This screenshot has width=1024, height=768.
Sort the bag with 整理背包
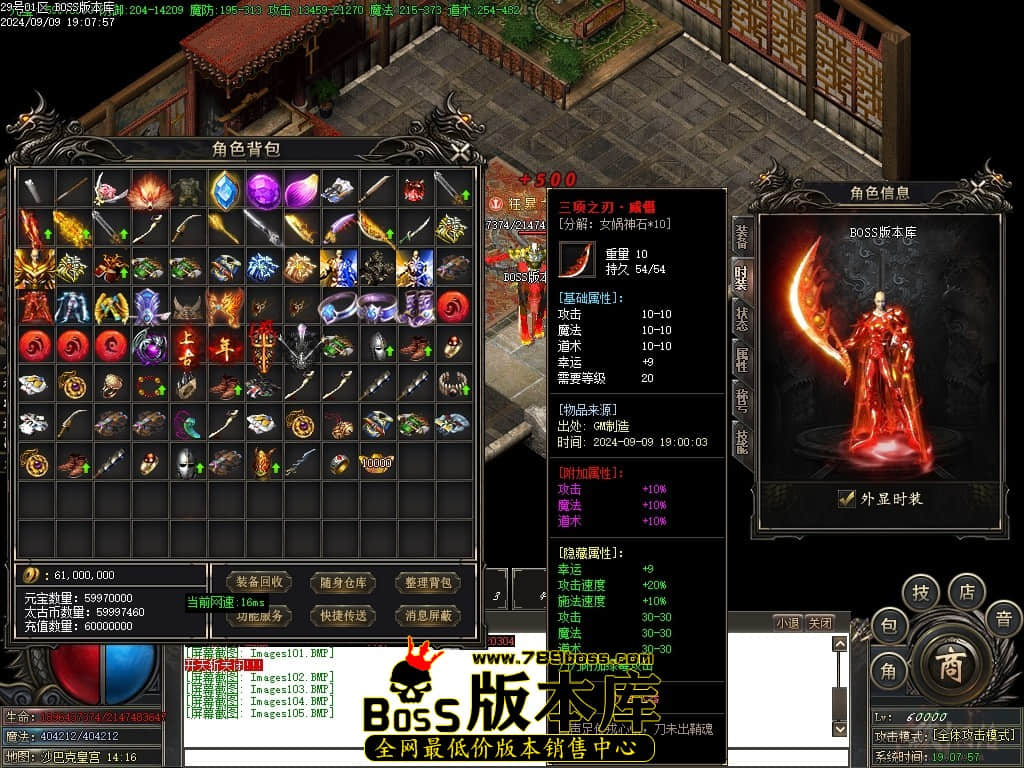coord(428,582)
